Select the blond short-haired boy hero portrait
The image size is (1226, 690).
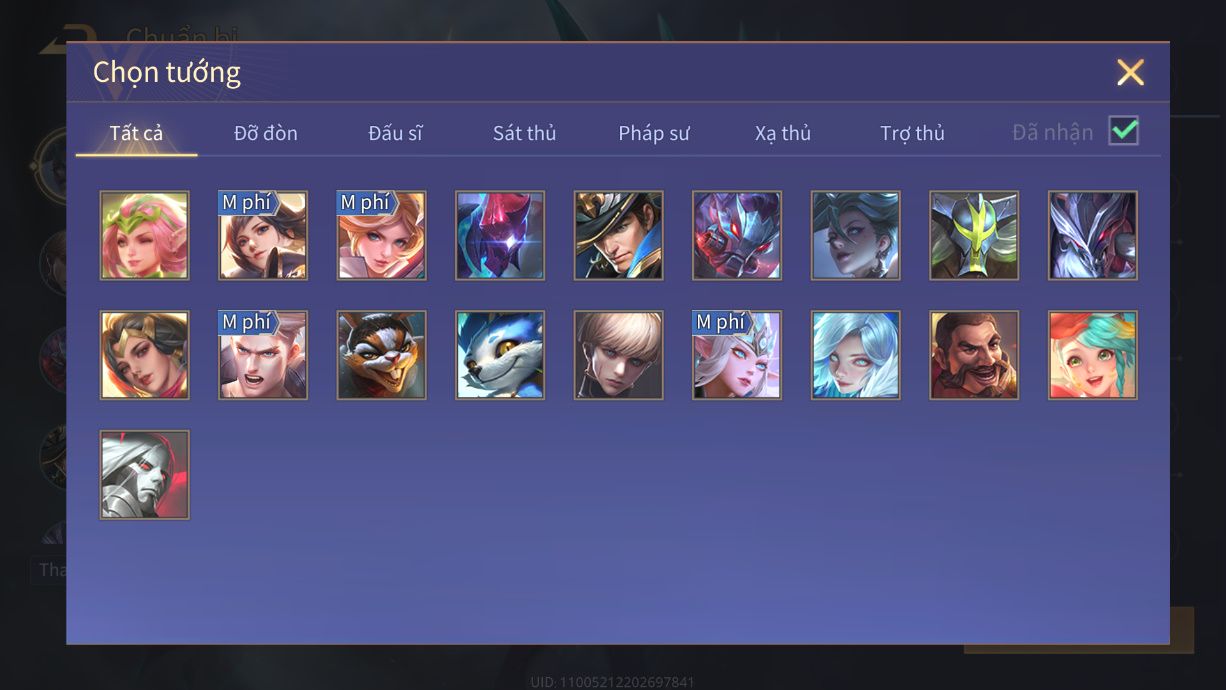(619, 355)
